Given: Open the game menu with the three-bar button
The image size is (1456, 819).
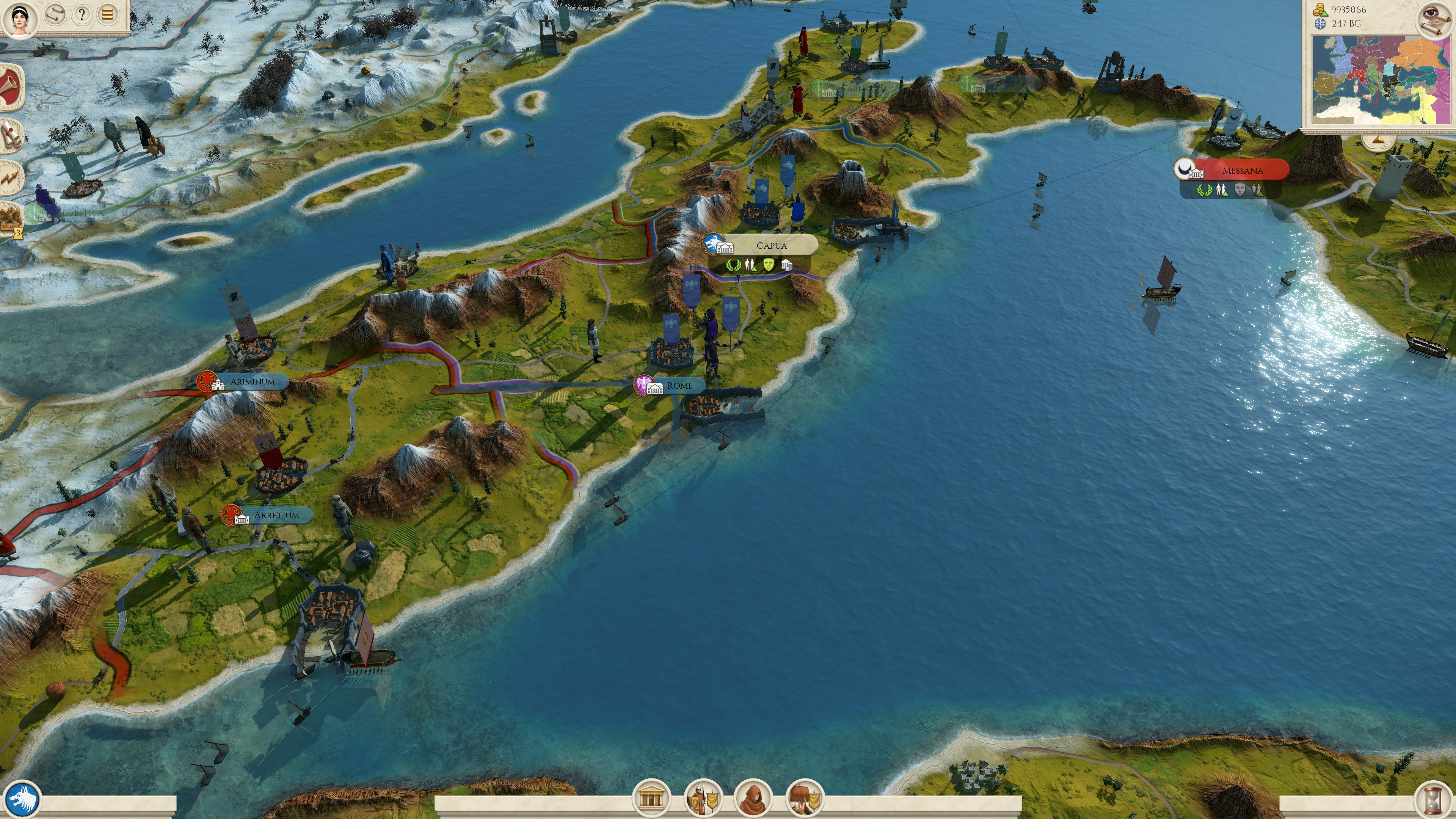Looking at the screenshot, I should pos(108,14).
